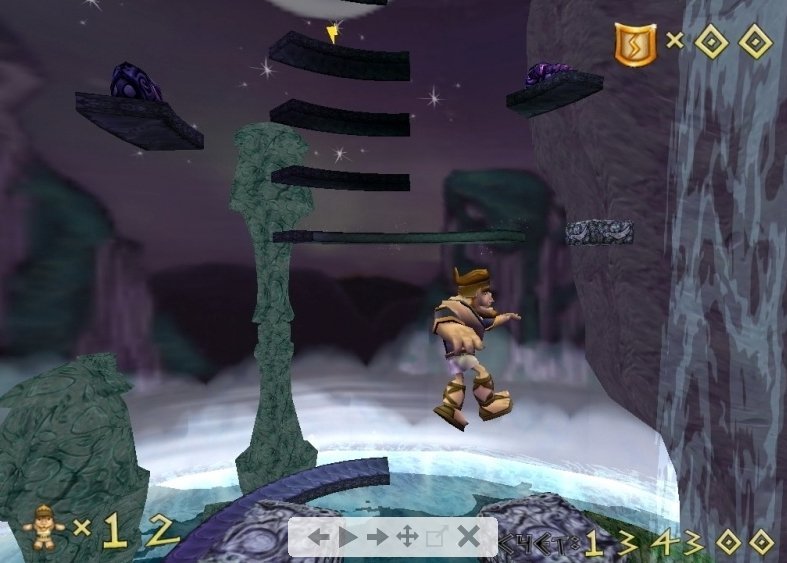
Task: Click the left arrow on the overlay toolbar
Action: 318,537
